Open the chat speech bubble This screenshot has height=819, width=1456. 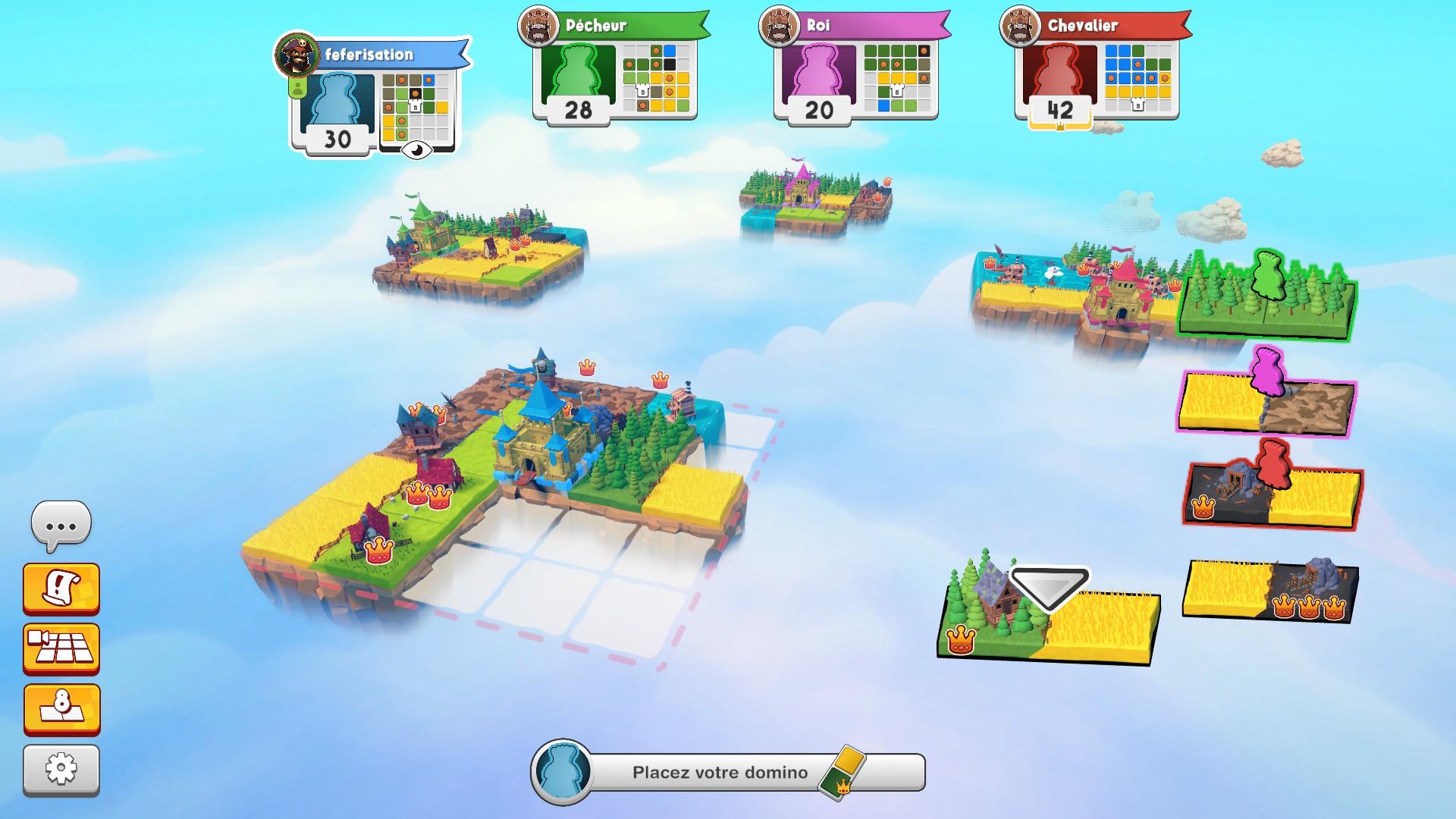pos(61,524)
